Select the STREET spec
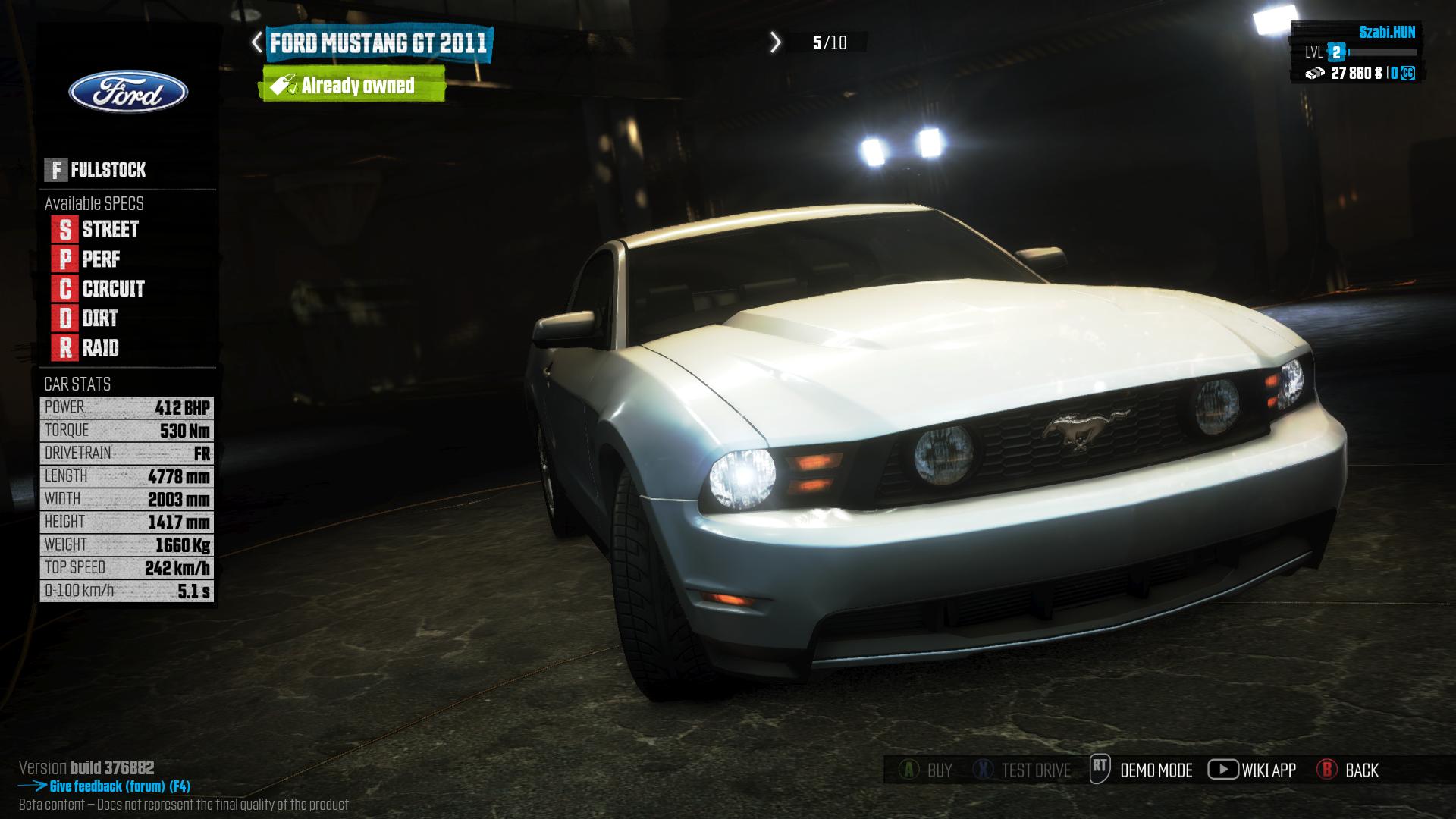This screenshot has width=1456, height=819. point(96,229)
